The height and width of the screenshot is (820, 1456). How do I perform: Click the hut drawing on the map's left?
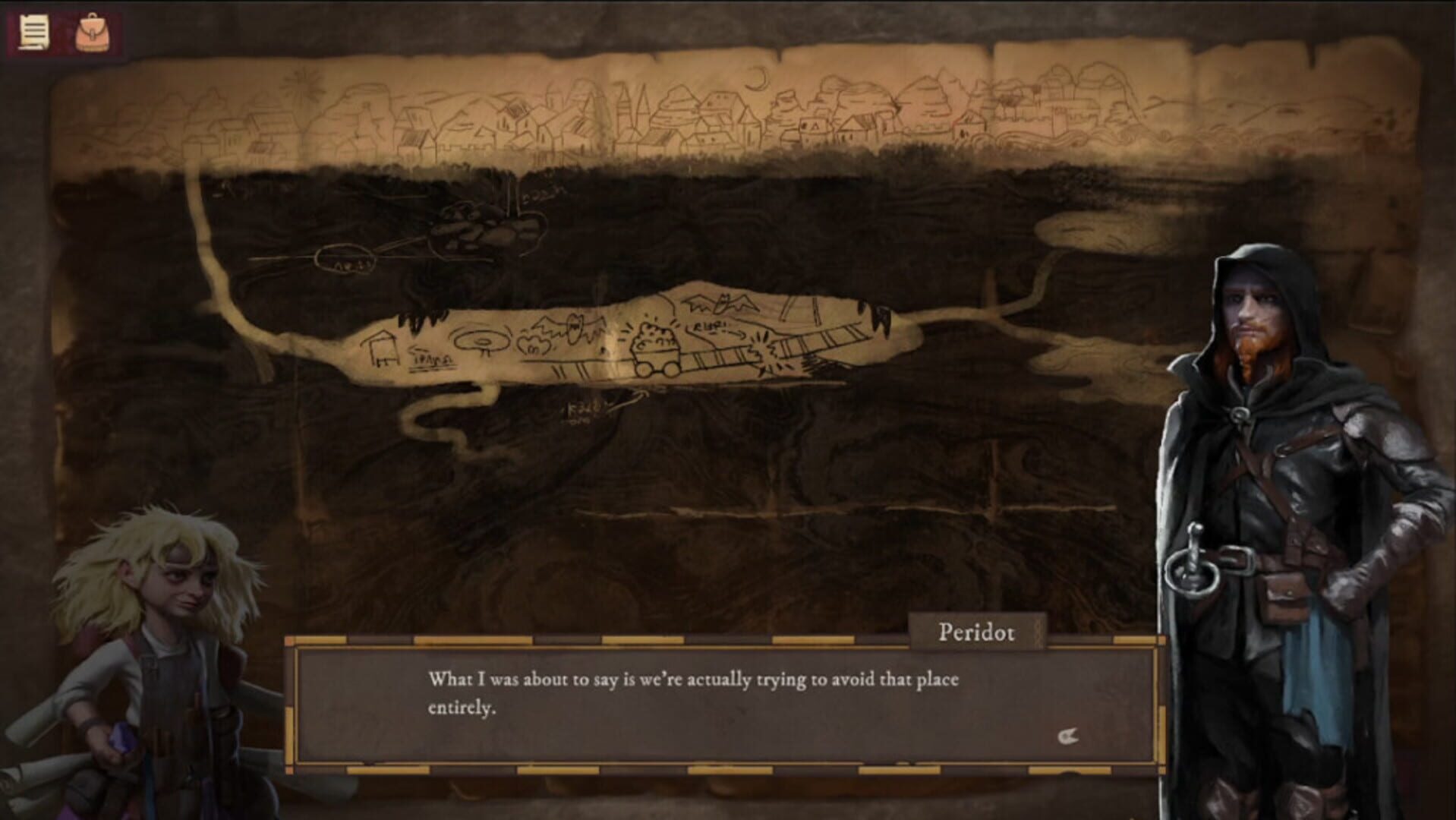(382, 348)
